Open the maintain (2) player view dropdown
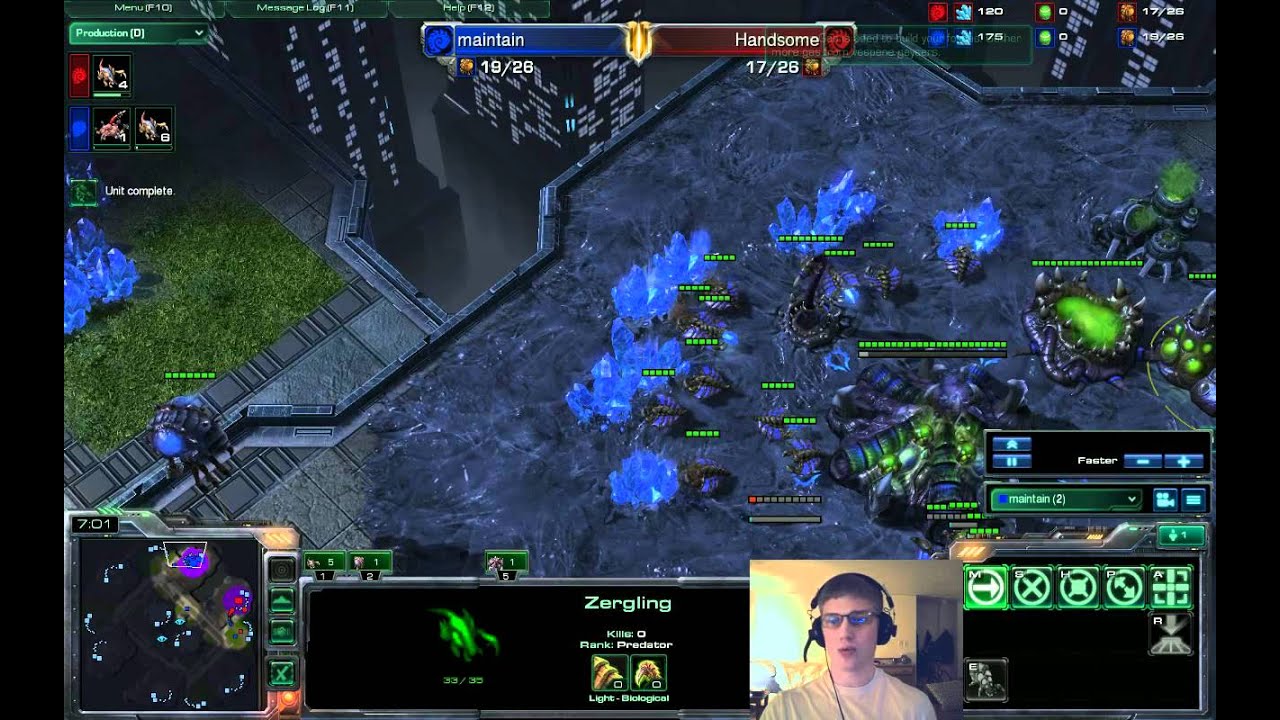This screenshot has width=1280, height=720. (x=1066, y=499)
